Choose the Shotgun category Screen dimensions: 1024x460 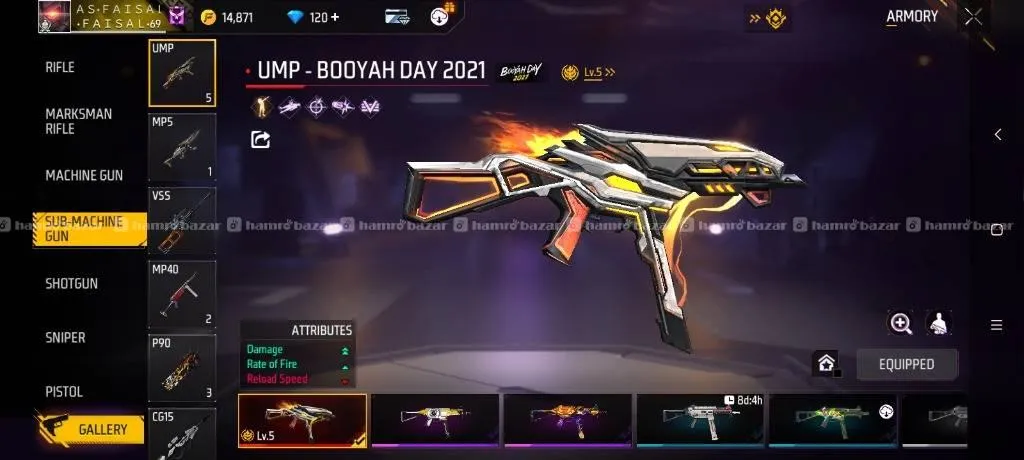(71, 284)
